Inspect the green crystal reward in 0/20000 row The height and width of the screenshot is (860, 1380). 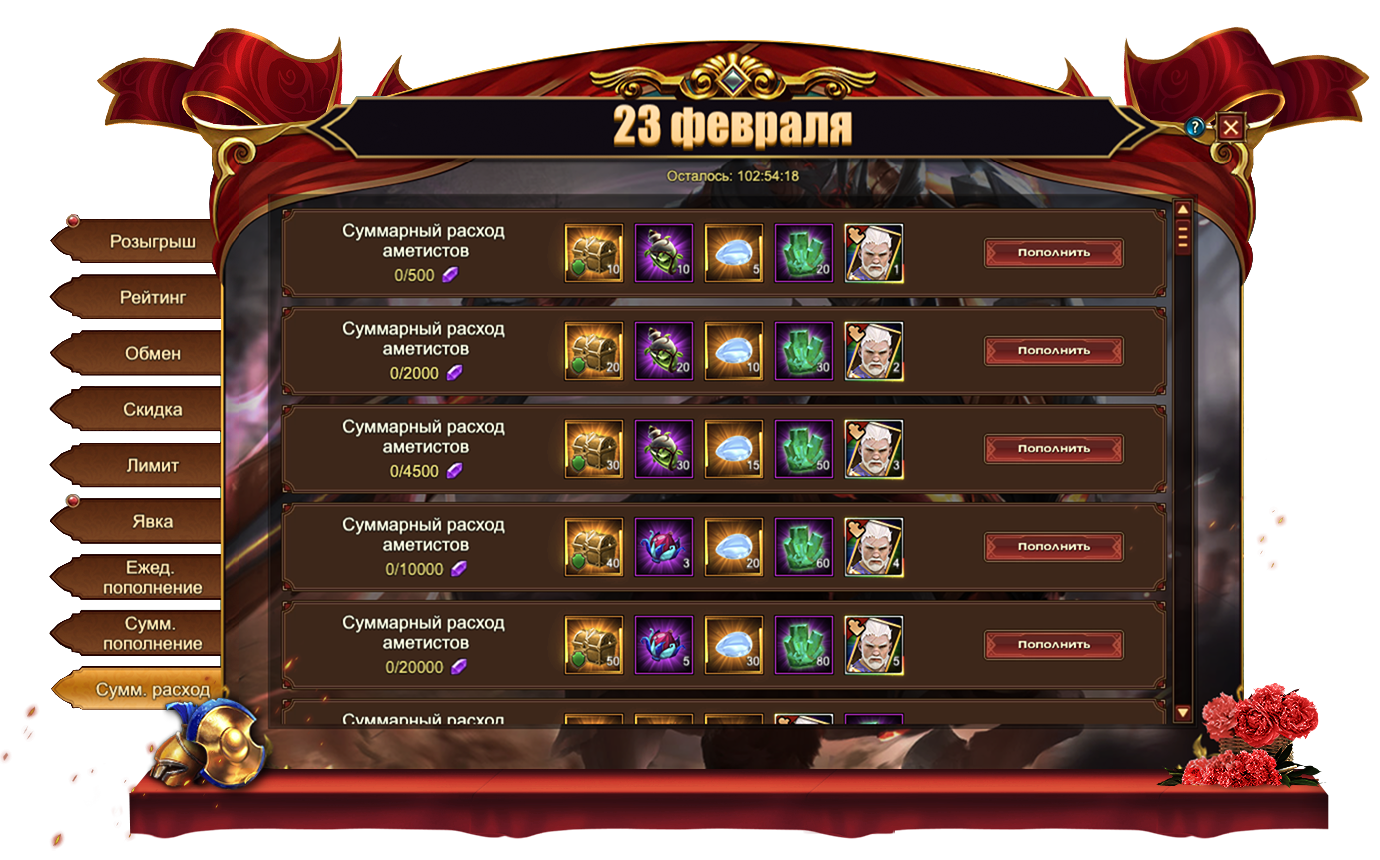click(804, 645)
